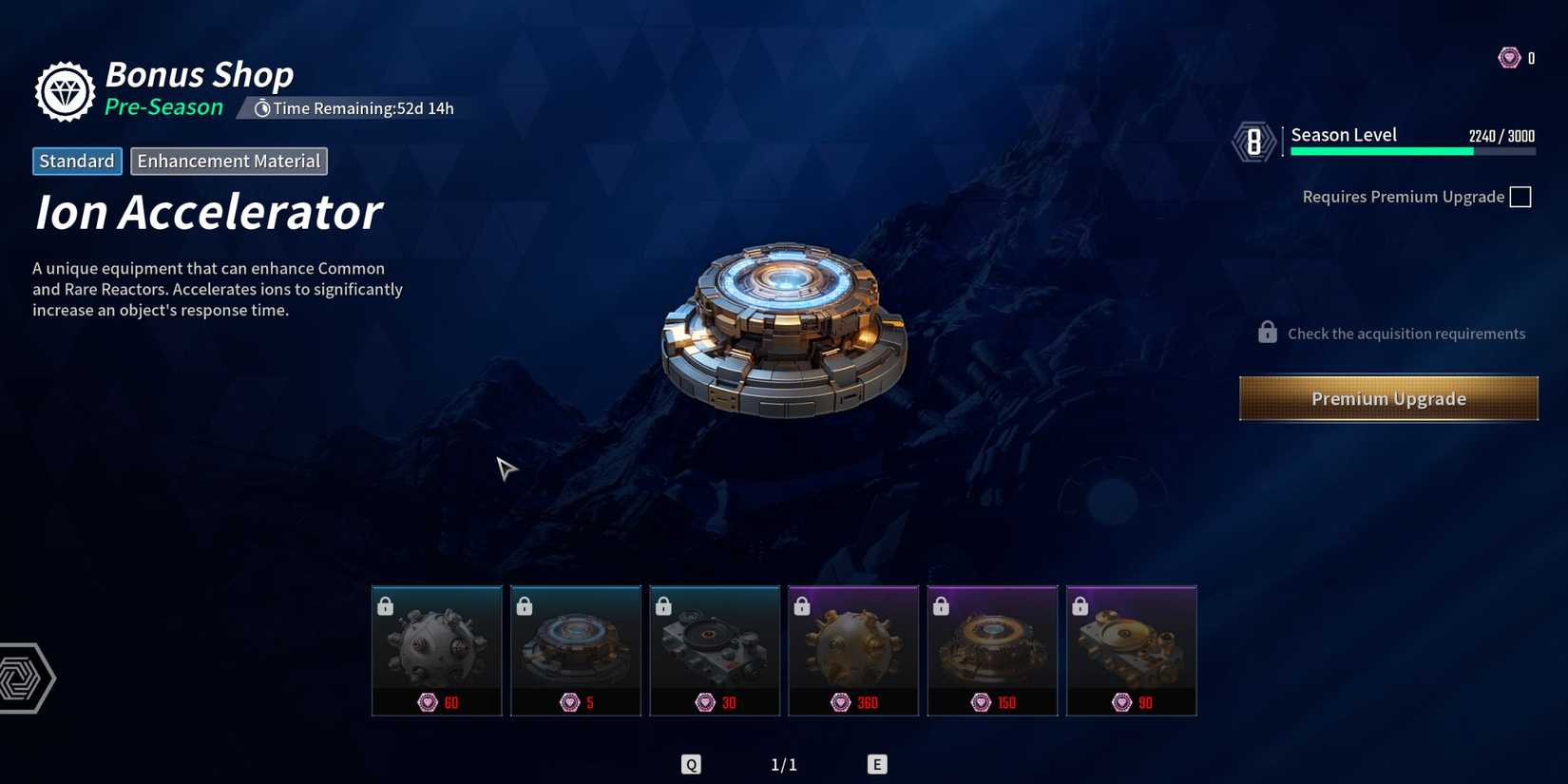The height and width of the screenshot is (784, 1568).
Task: Click the Premium Upgrade button
Action: pos(1387,398)
